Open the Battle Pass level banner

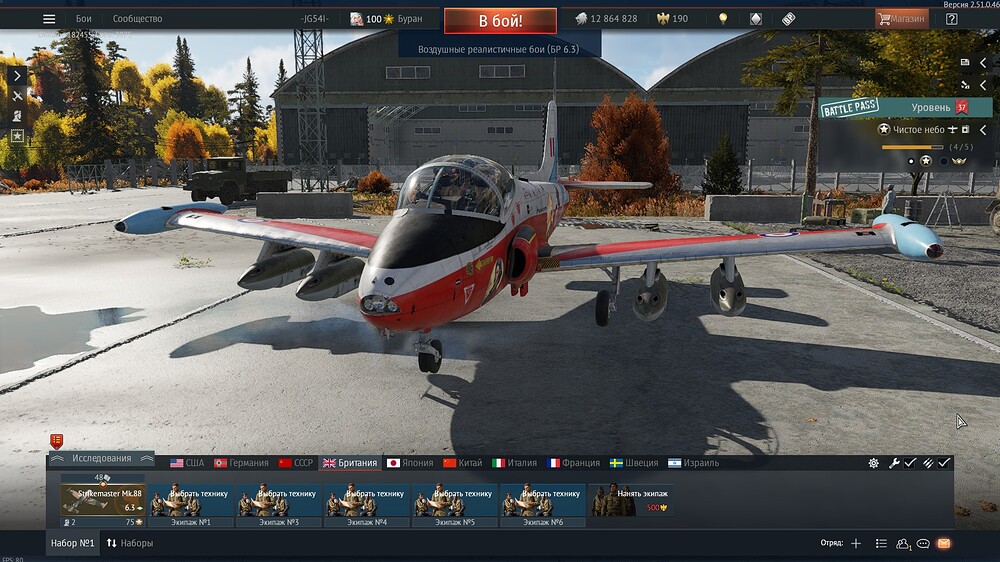pos(905,107)
